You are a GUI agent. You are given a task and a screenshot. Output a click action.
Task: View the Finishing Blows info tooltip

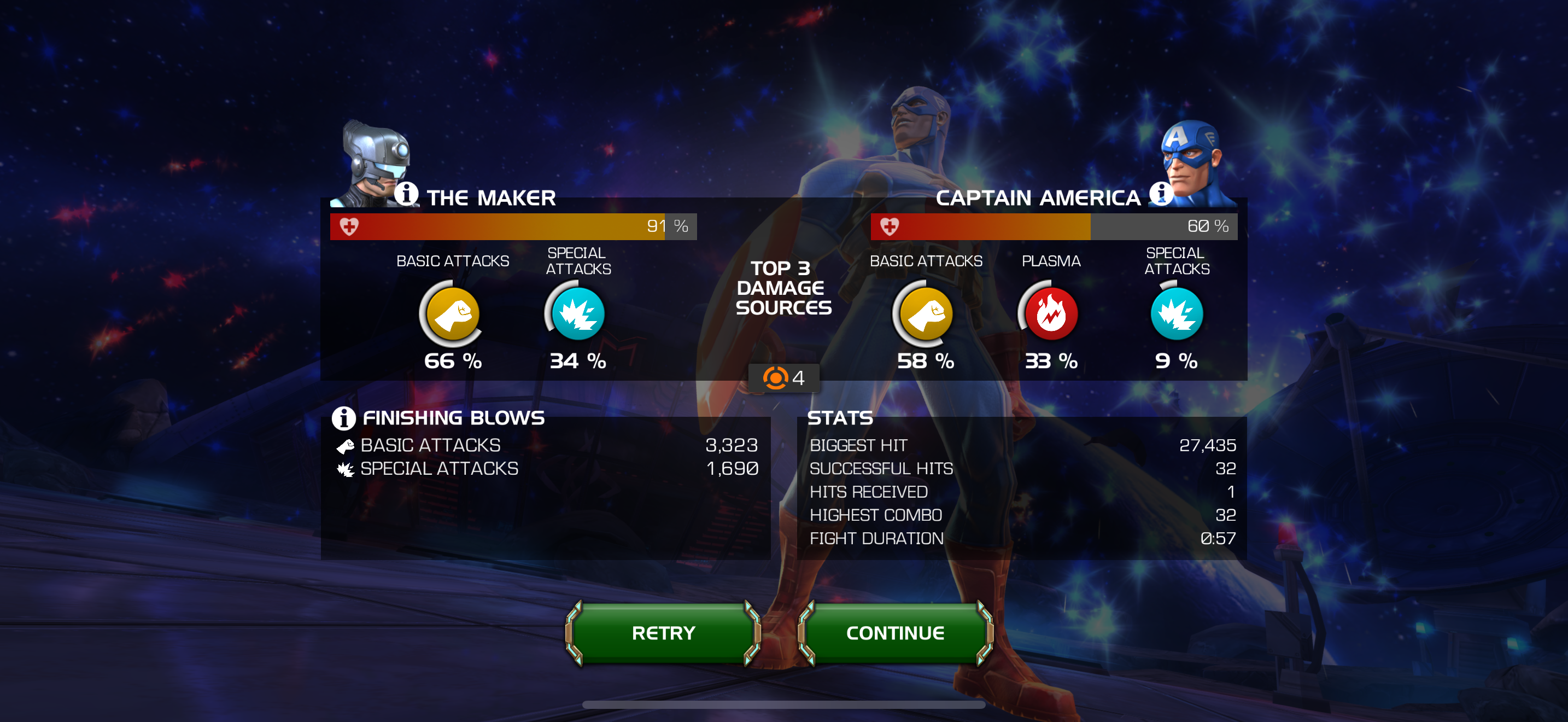[x=343, y=418]
